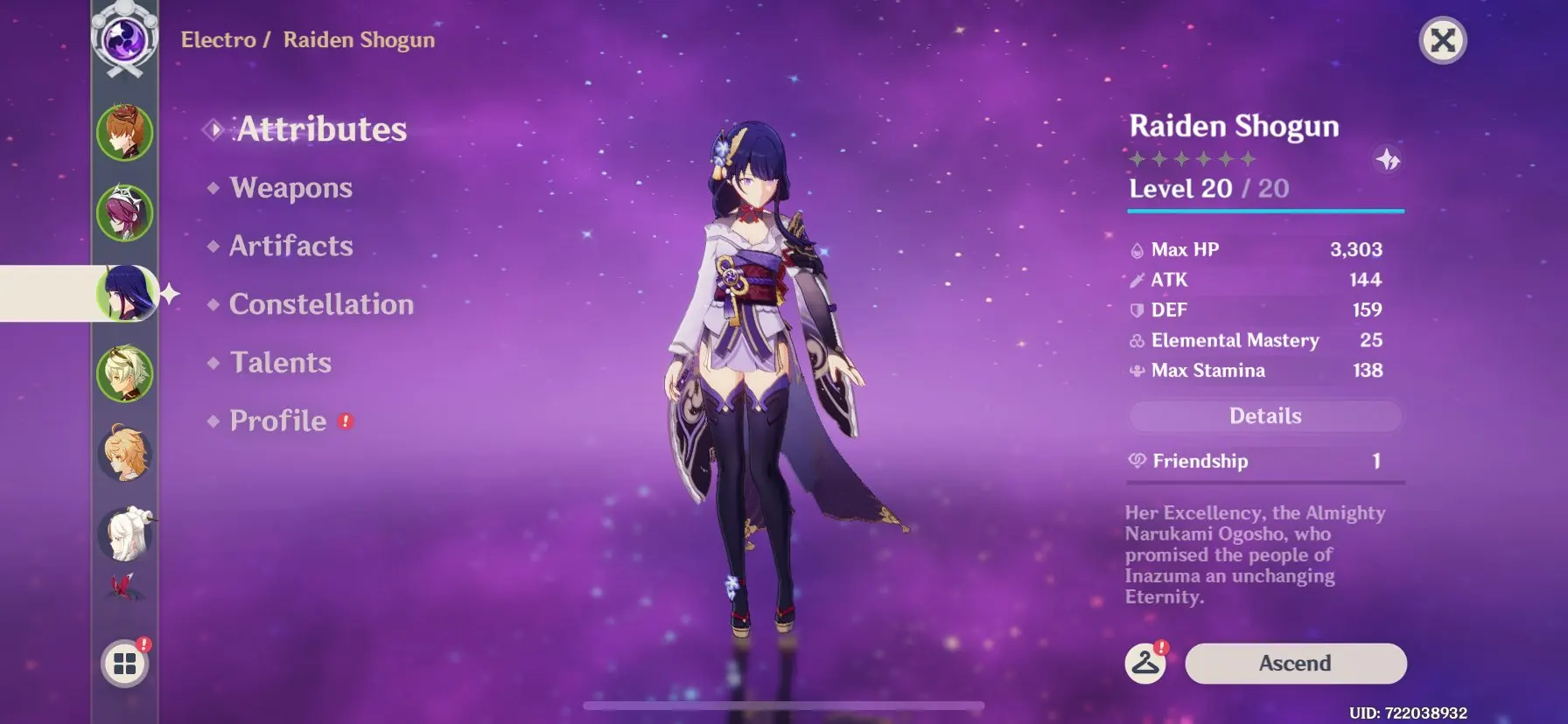The width and height of the screenshot is (1568, 724).
Task: Show the Talents menu
Action: [x=280, y=363]
